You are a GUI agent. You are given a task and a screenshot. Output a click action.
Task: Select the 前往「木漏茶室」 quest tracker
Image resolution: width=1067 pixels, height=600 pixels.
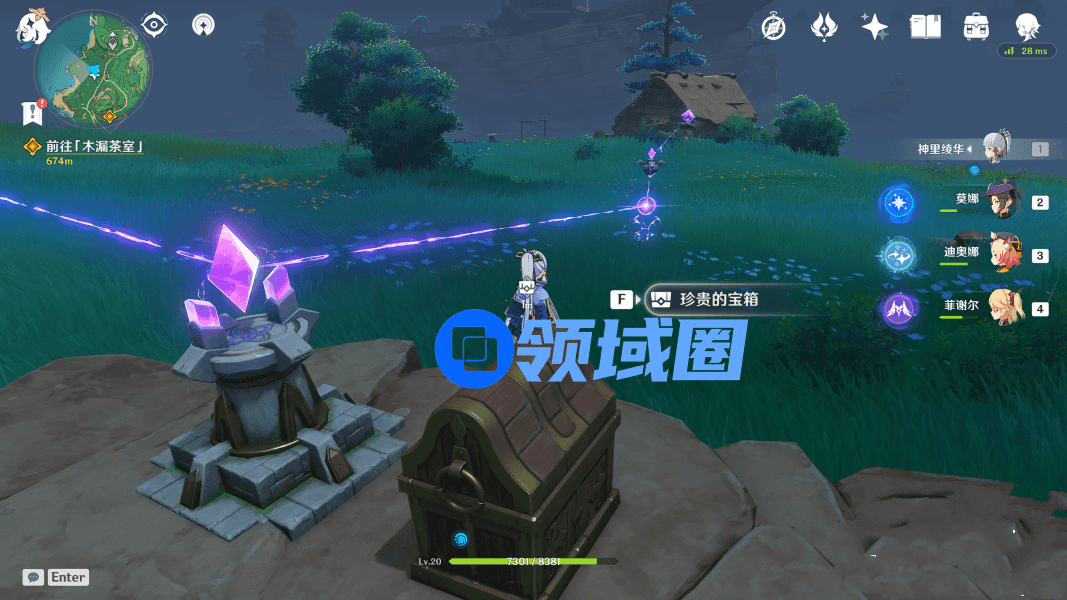[88, 147]
